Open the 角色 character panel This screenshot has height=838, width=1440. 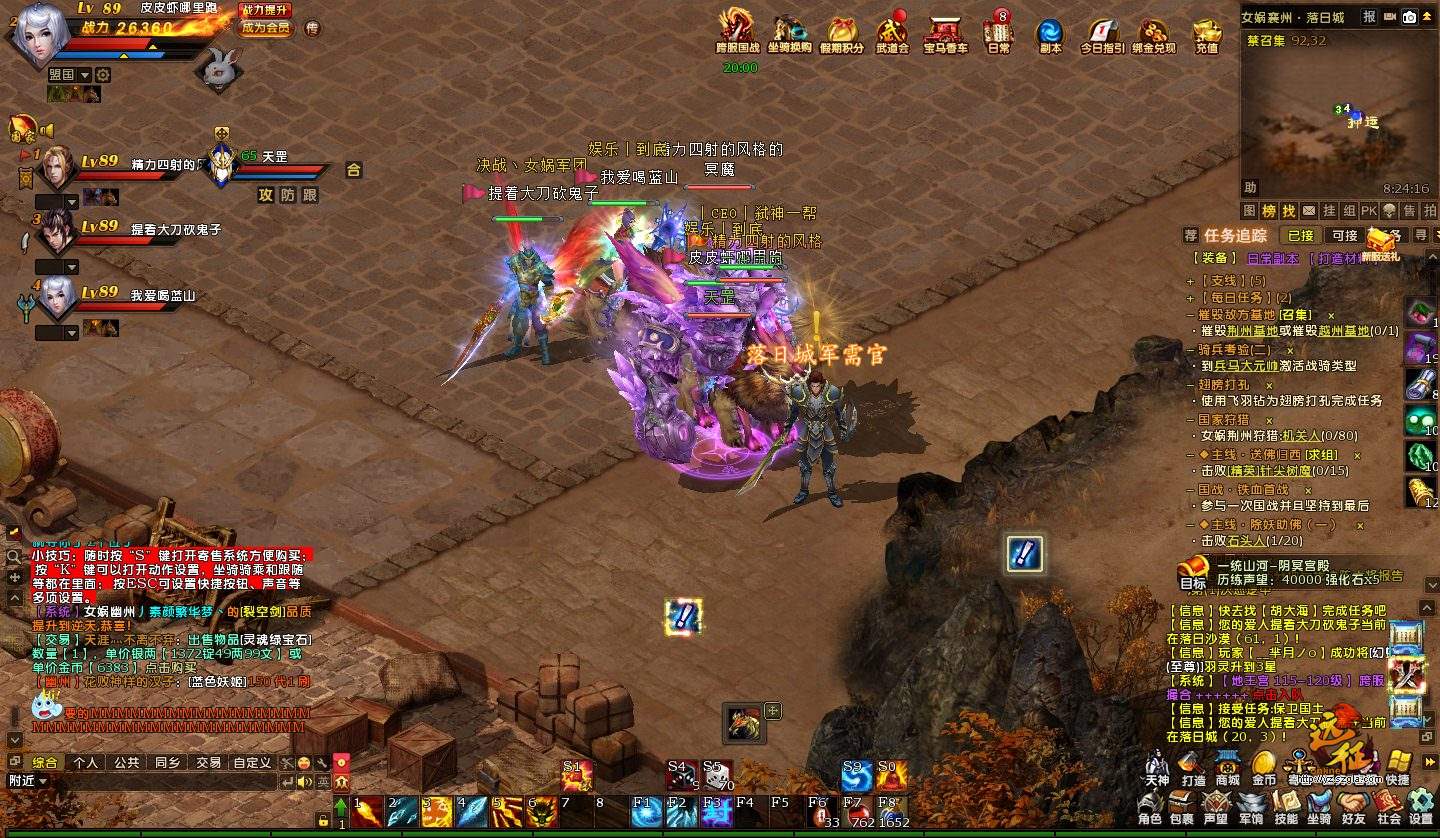[x=1150, y=807]
